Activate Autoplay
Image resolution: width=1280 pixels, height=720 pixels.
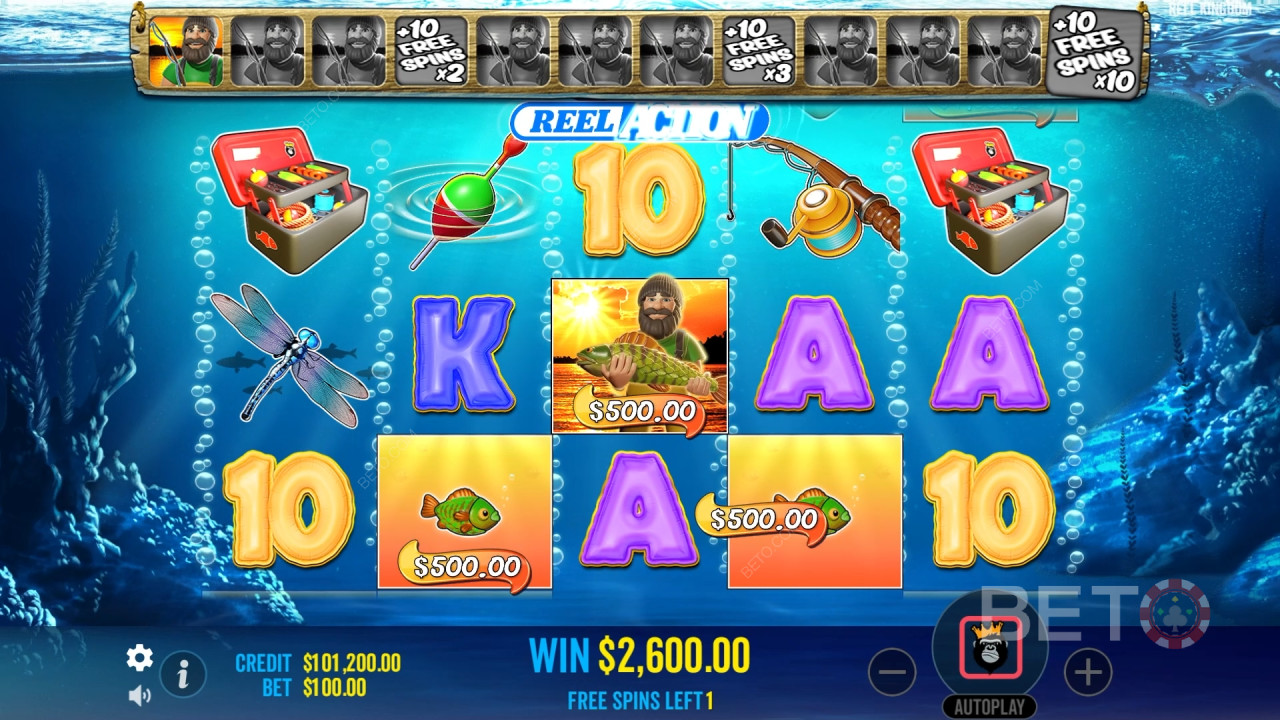[989, 707]
